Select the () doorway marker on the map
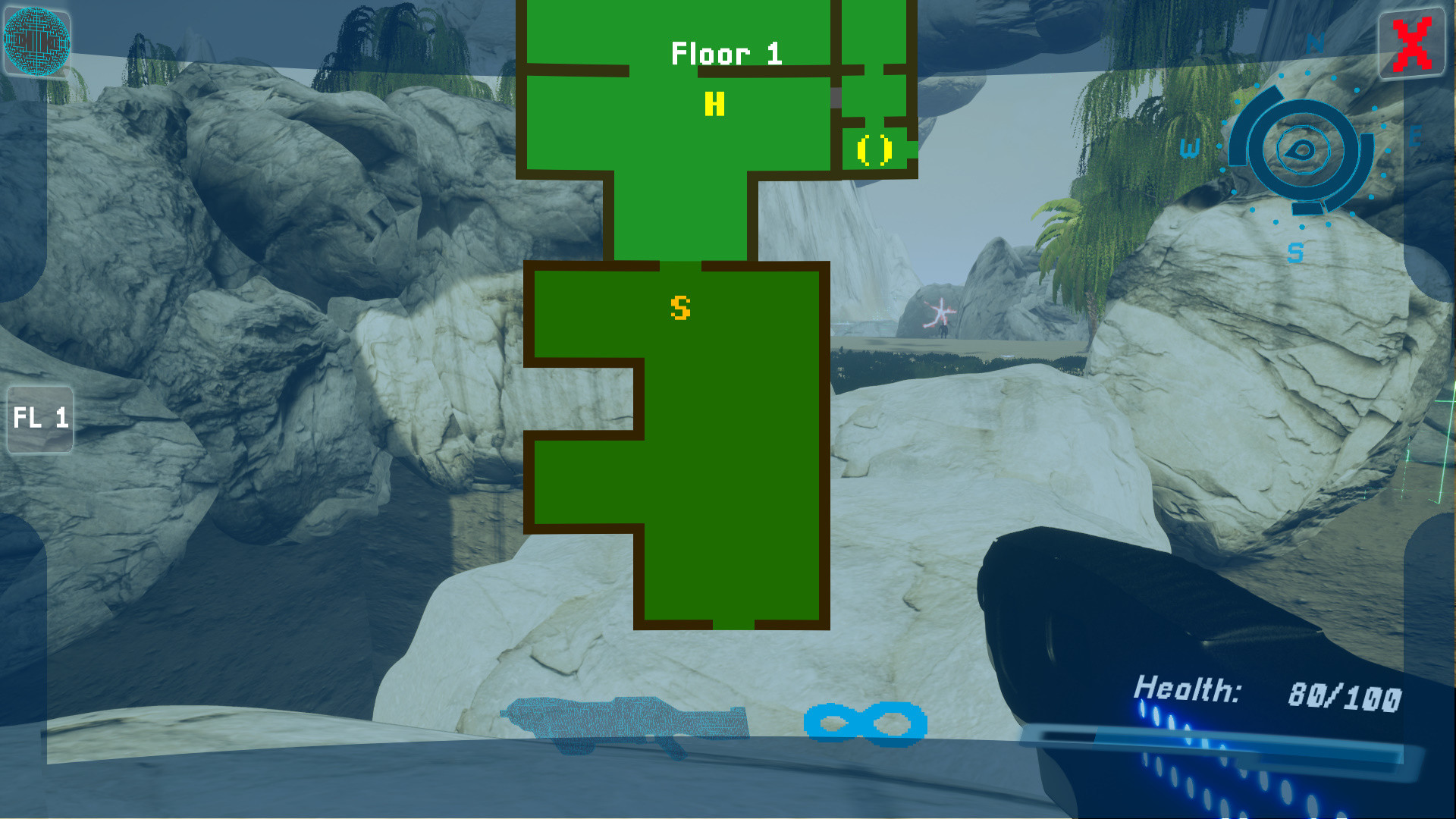Image resolution: width=1456 pixels, height=819 pixels. [x=874, y=149]
